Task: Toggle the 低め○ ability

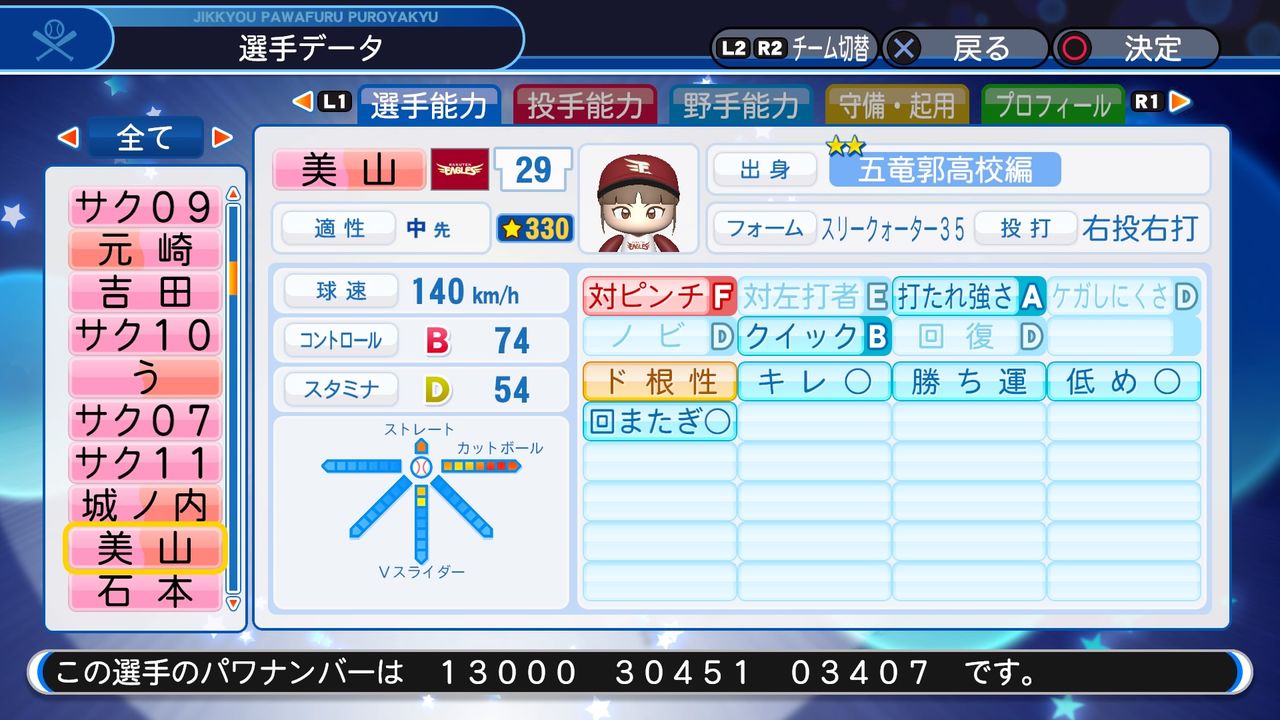Action: tap(1124, 380)
